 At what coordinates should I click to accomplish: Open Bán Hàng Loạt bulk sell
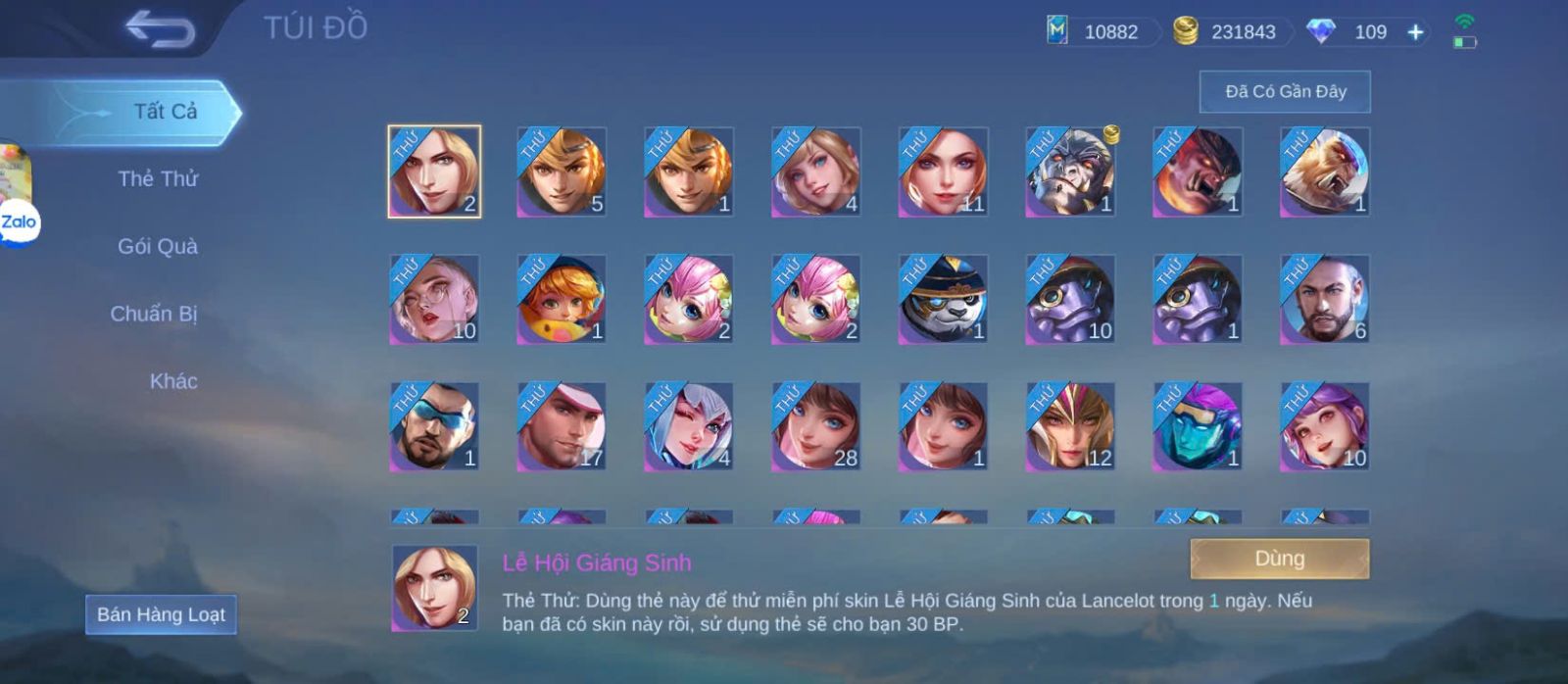coord(161,614)
